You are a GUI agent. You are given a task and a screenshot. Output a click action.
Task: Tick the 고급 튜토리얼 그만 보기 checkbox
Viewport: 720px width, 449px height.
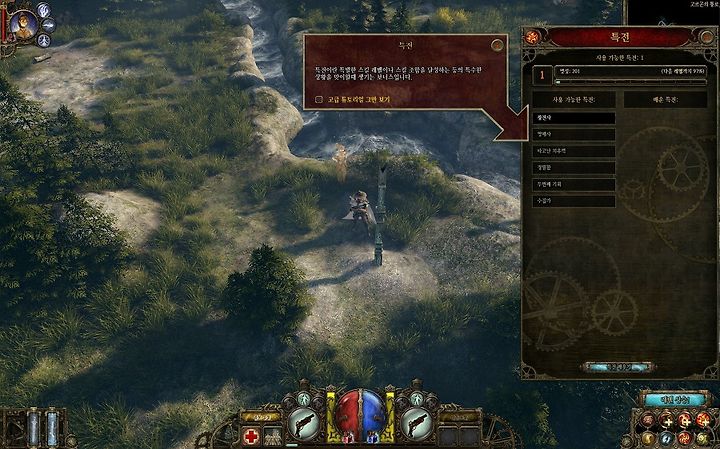point(319,100)
